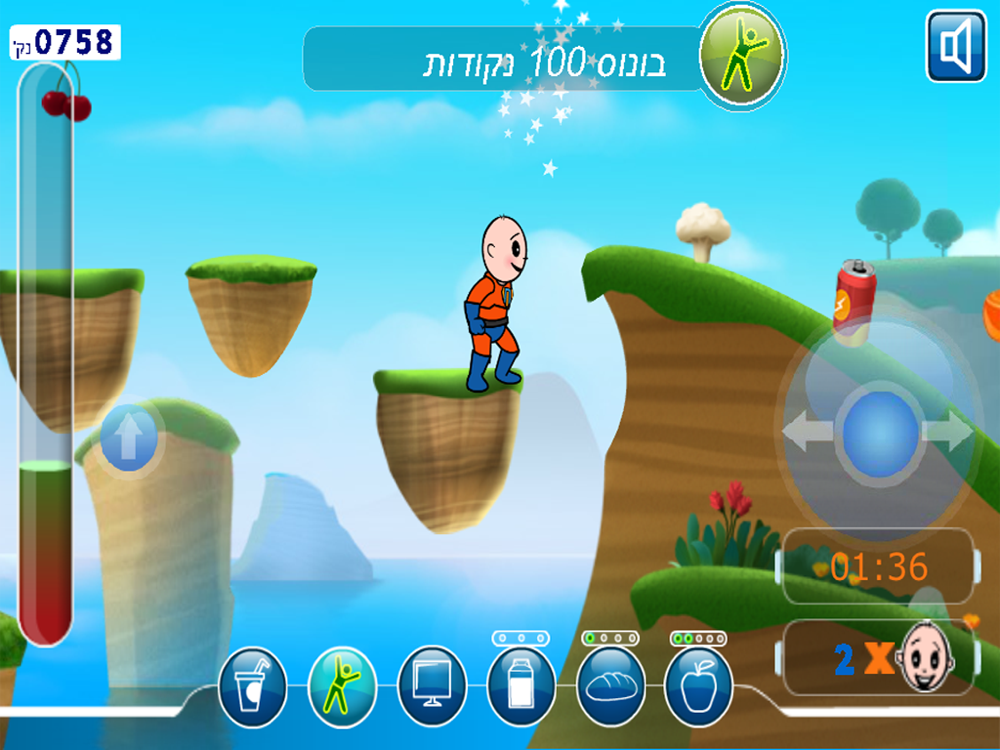Select the drink cup with straw icon
The image size is (1000, 750).
(252, 687)
